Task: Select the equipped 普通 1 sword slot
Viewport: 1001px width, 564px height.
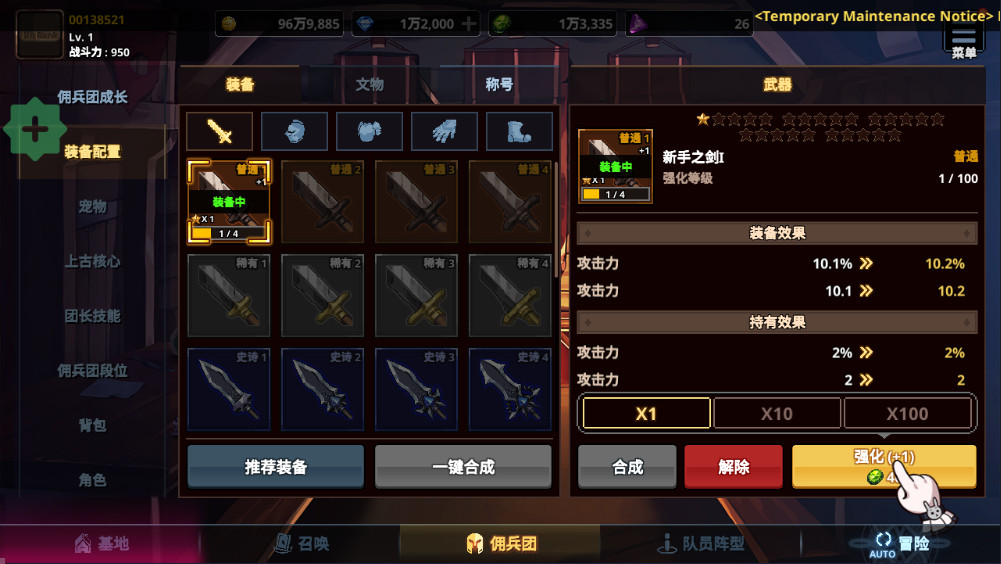Action: [x=229, y=202]
